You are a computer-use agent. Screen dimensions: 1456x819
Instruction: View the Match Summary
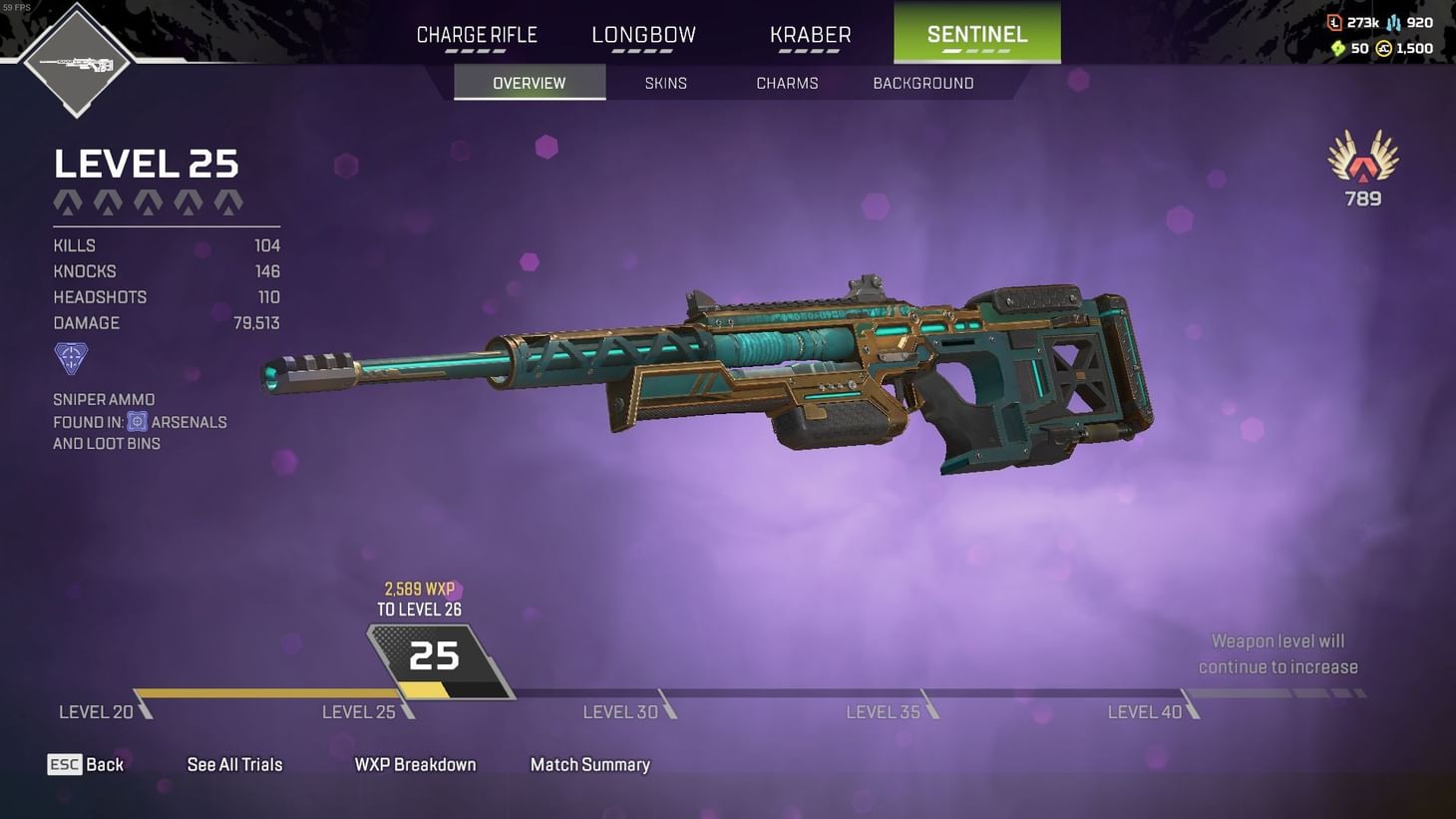[x=590, y=764]
